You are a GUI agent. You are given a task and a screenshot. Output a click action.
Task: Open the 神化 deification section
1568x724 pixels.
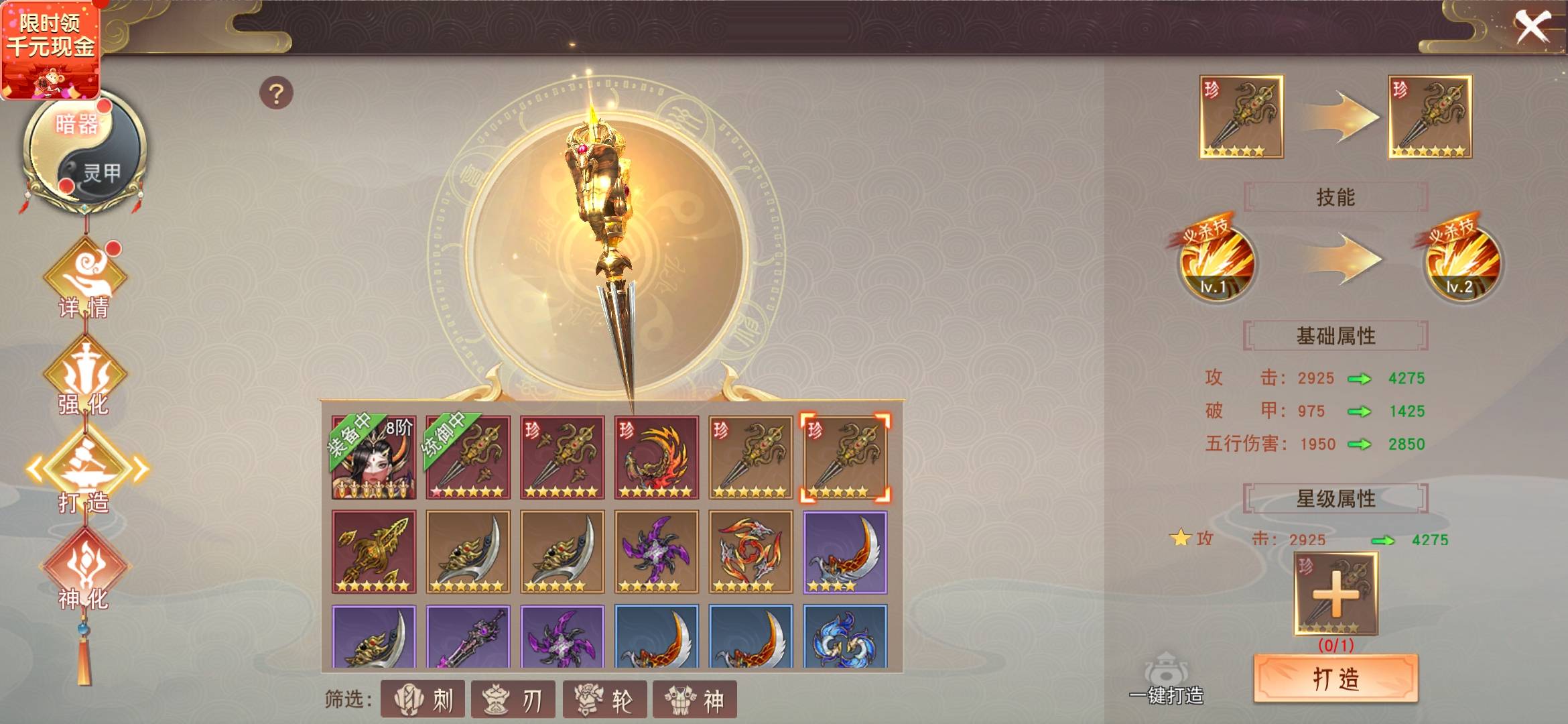pos(84,571)
